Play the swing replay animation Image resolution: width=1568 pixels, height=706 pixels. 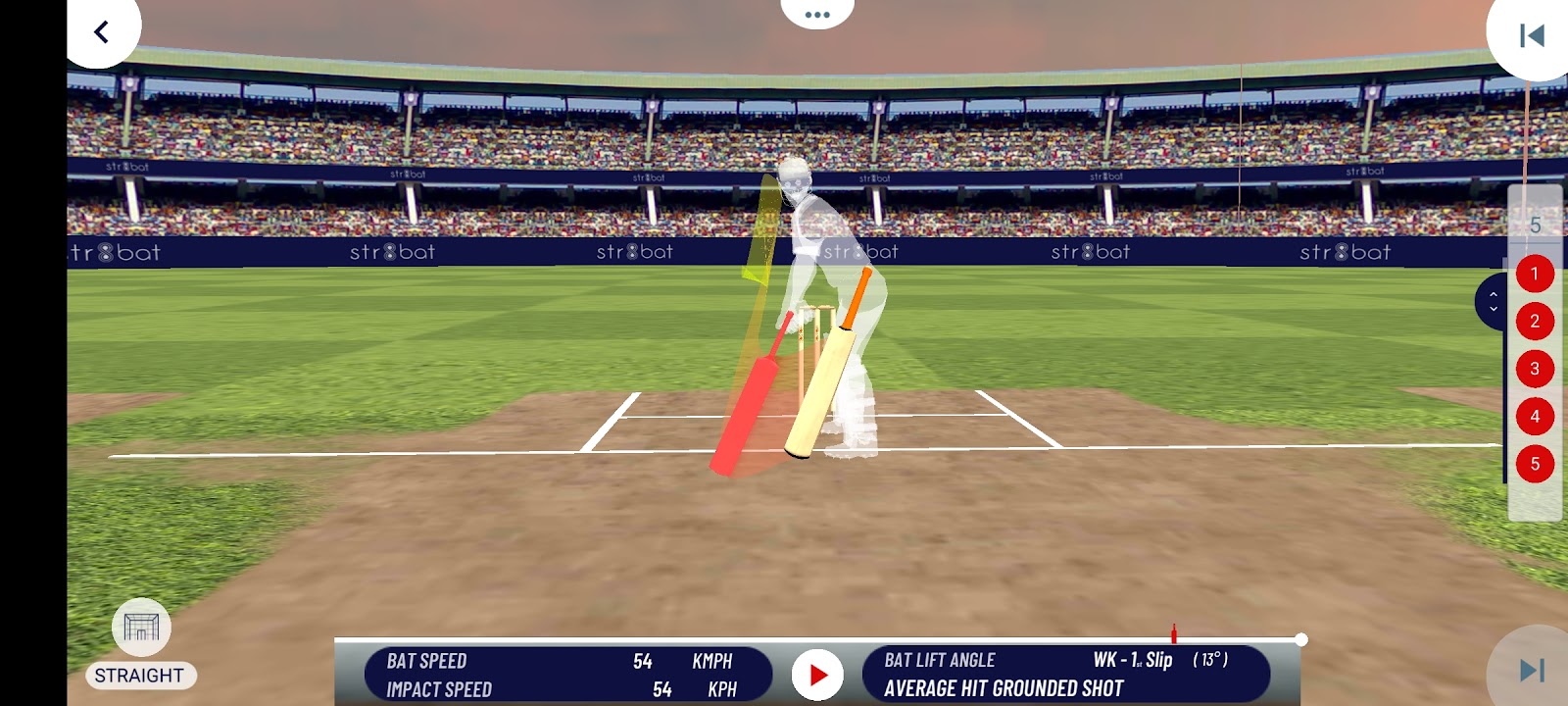click(x=817, y=675)
